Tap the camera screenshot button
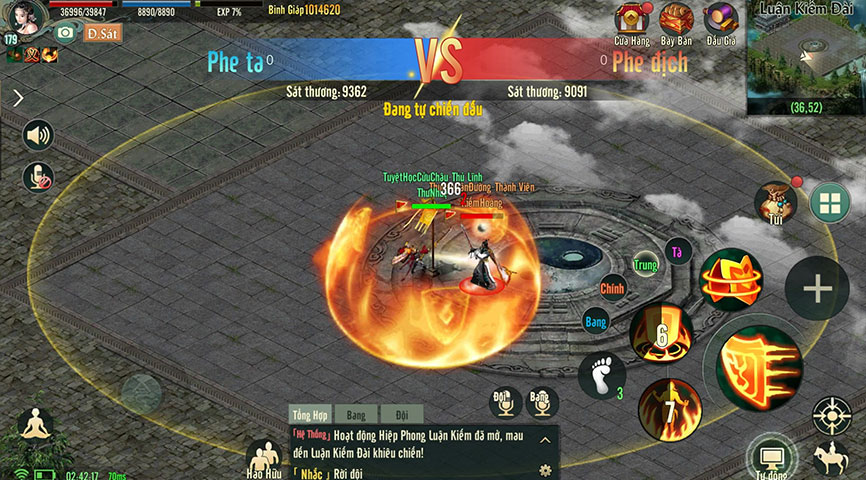 tap(66, 32)
